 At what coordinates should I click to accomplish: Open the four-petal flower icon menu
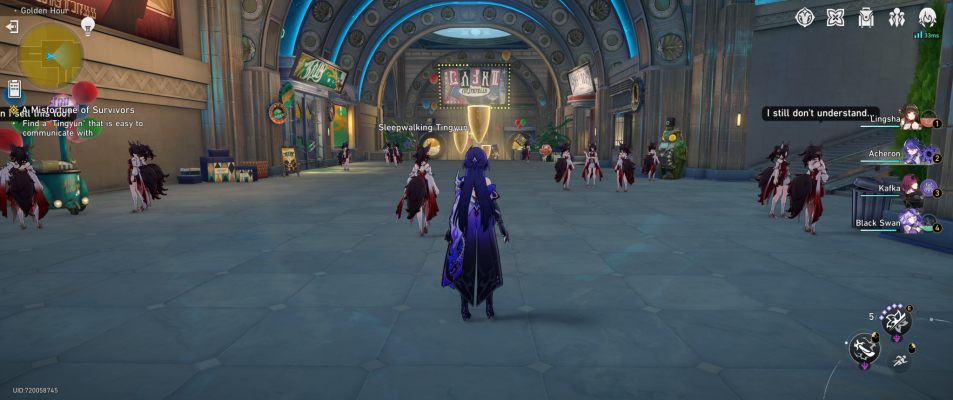click(x=836, y=17)
